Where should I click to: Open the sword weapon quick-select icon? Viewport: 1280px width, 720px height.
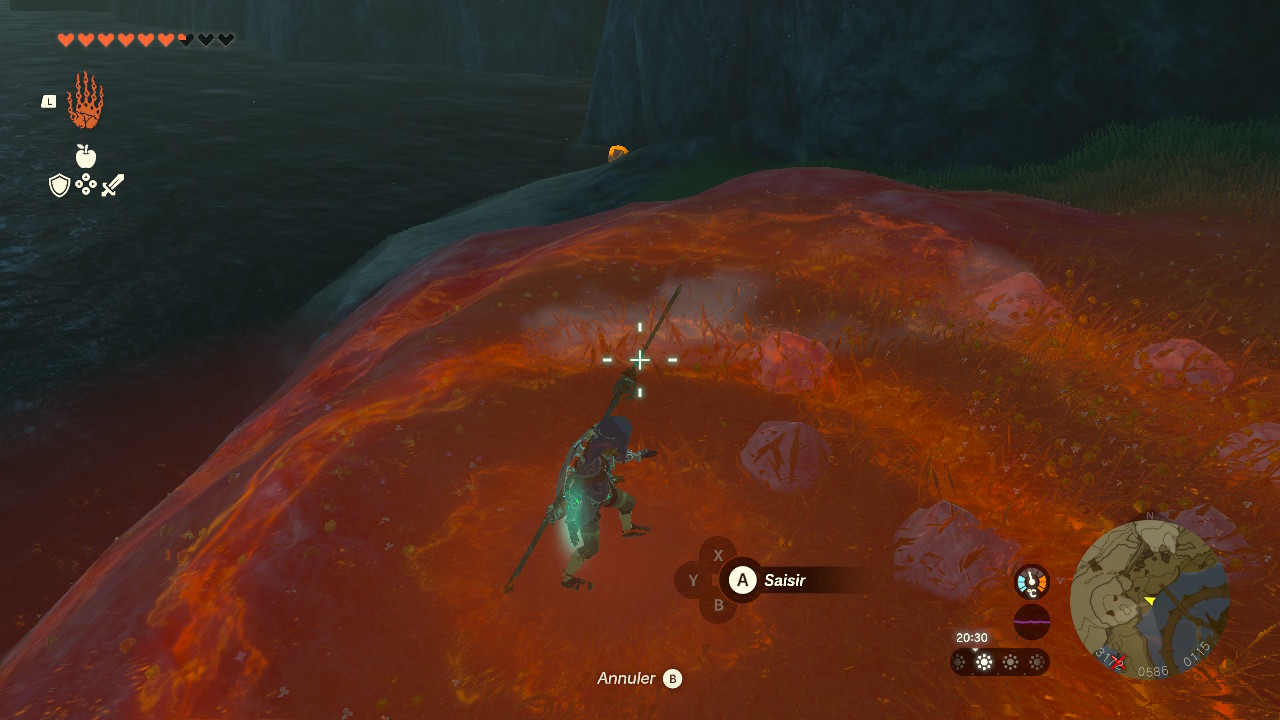click(112, 185)
